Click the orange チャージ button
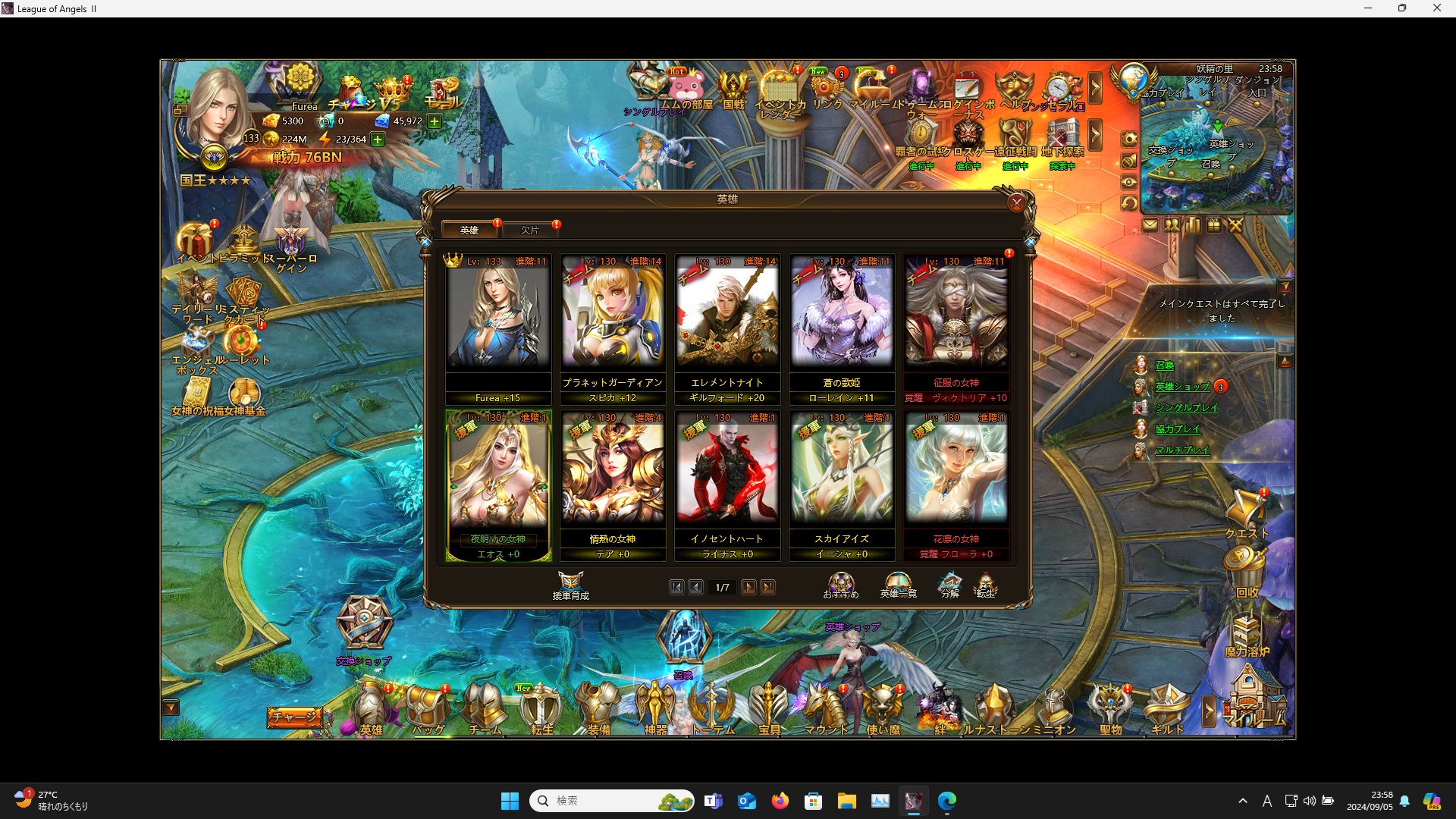The width and height of the screenshot is (1456, 819). pos(294,716)
